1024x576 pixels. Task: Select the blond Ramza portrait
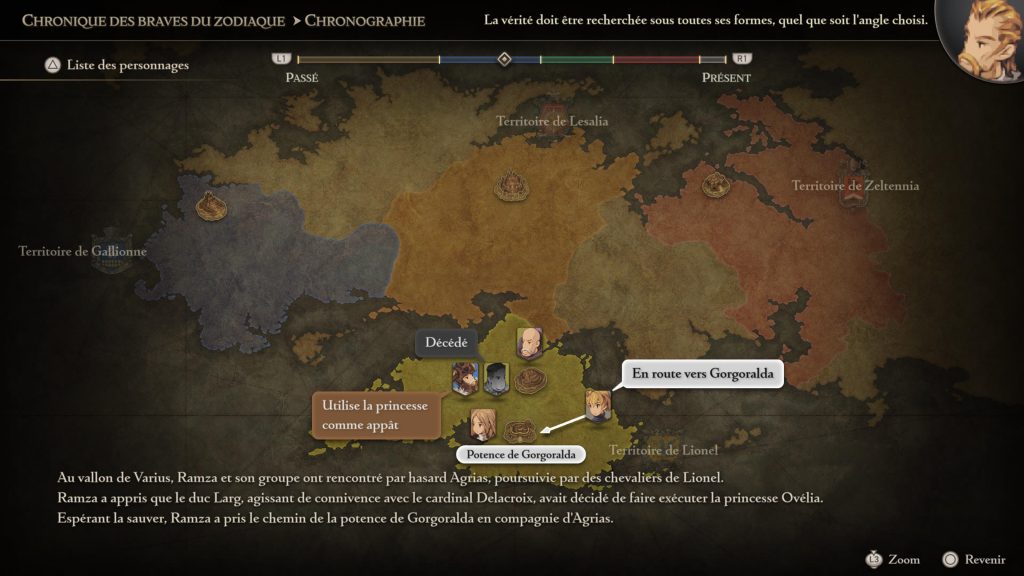(597, 405)
